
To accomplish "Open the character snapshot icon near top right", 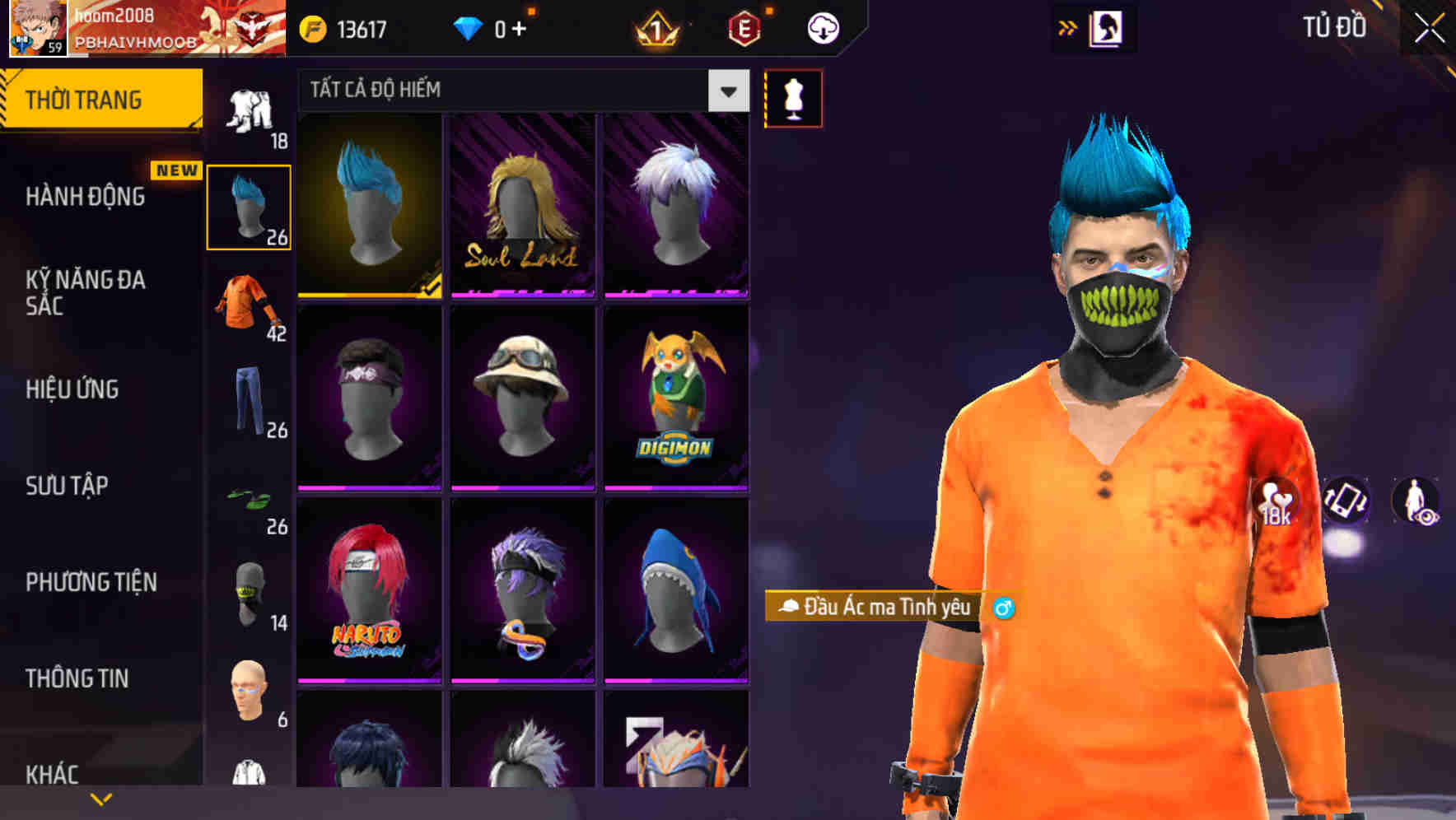I will pyautogui.click(x=1107, y=26).
